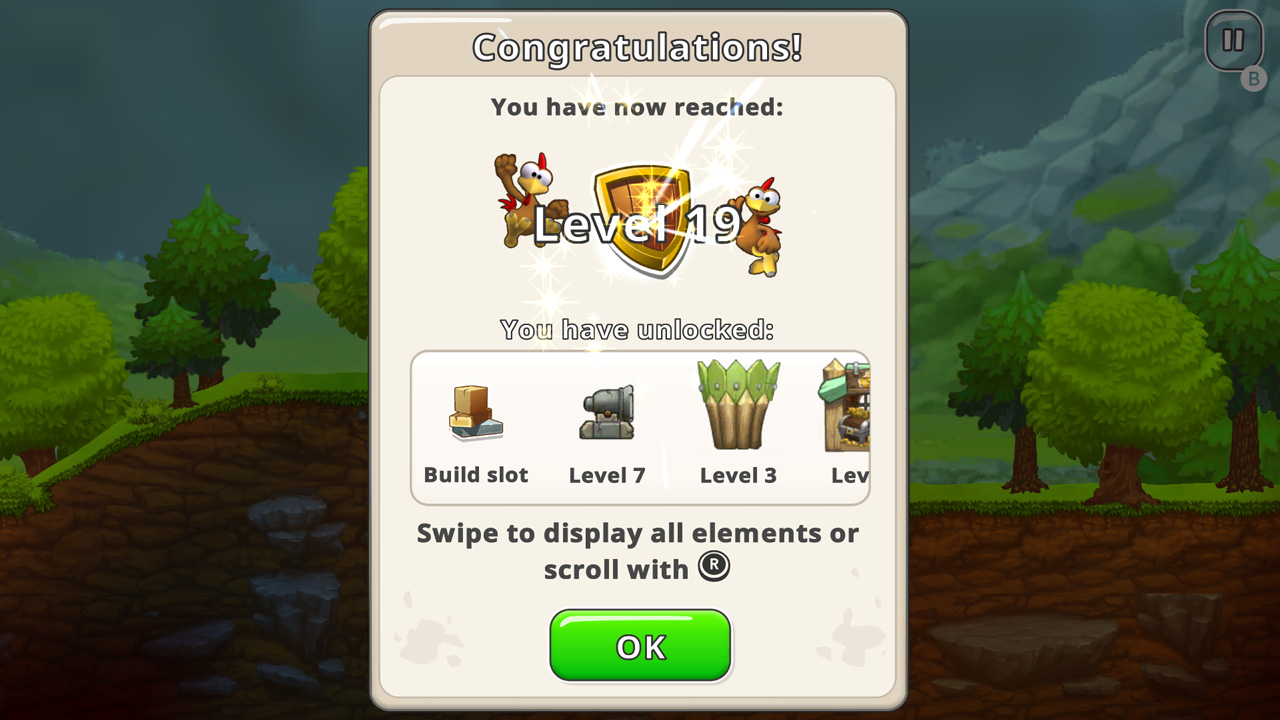Click the unlocked items scrolling strip
The image size is (1280, 720).
(639, 426)
